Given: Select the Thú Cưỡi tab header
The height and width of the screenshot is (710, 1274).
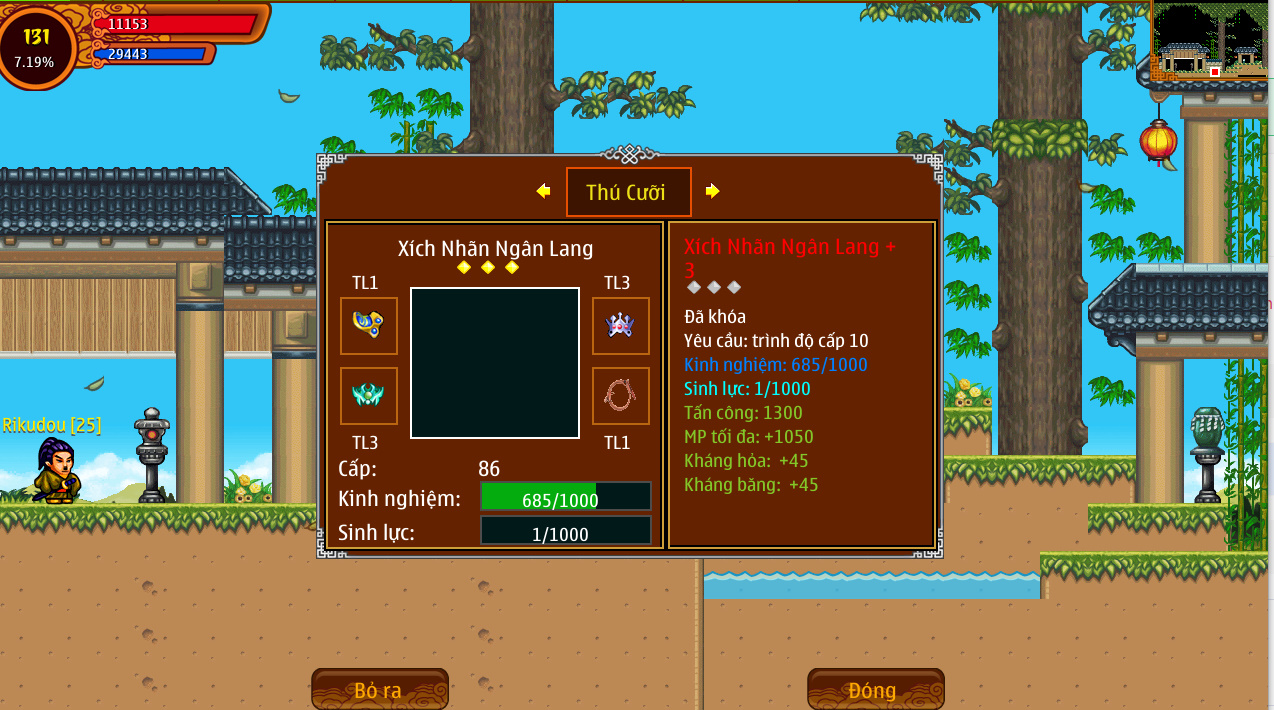Looking at the screenshot, I should 628,192.
